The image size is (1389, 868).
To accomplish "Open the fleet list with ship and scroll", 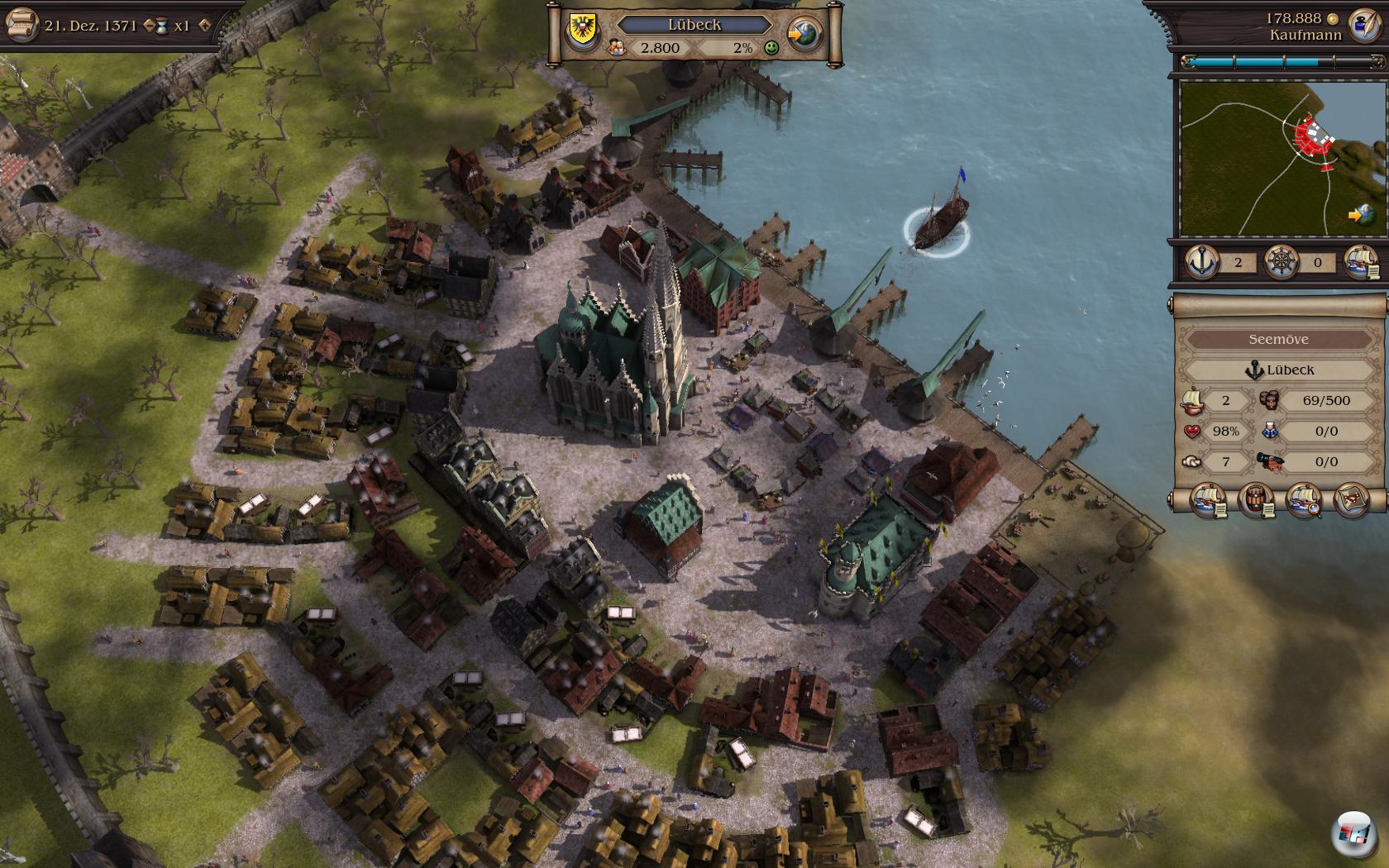I will (1360, 262).
